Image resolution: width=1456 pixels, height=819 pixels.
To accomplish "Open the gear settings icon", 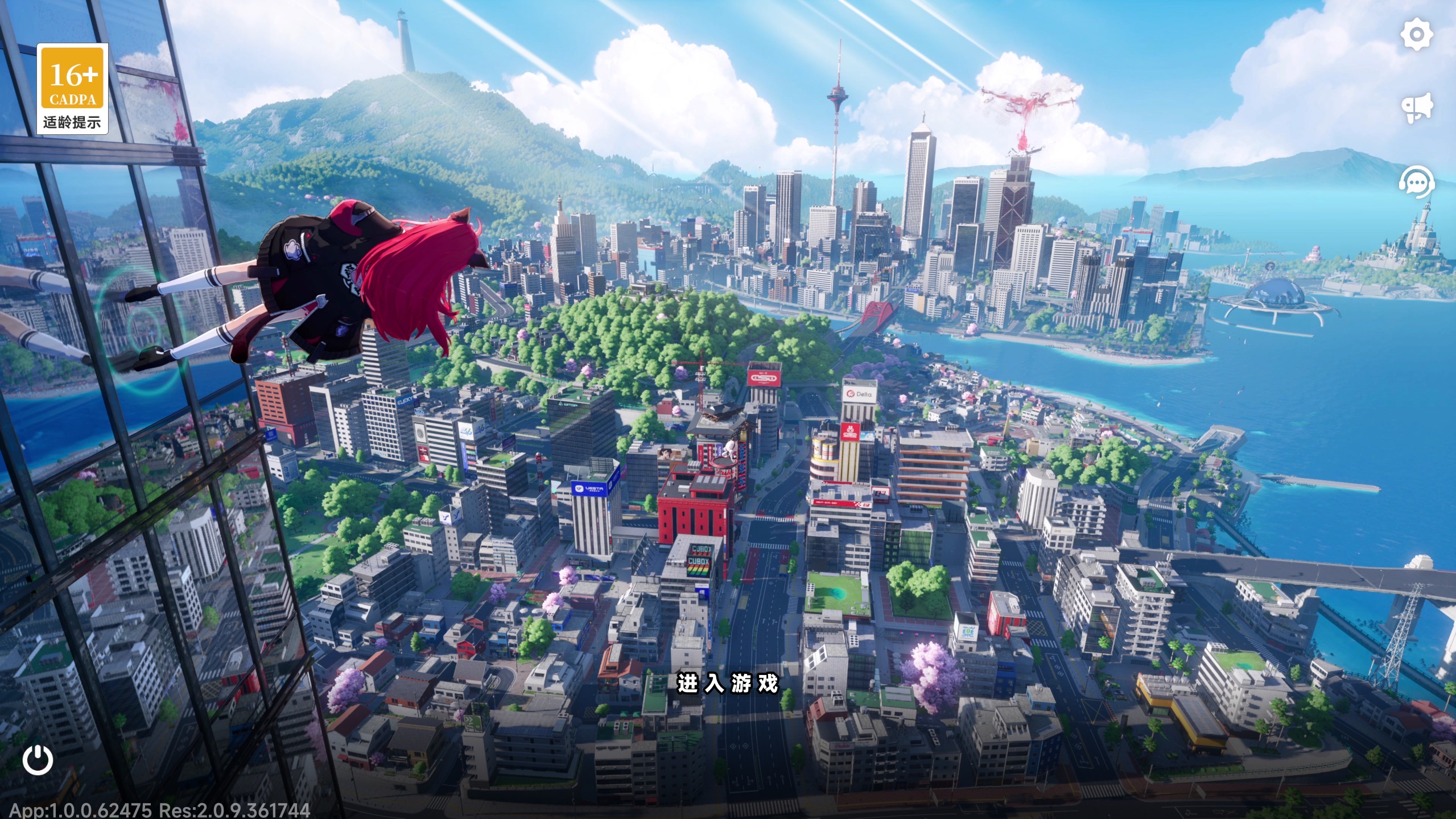I will [x=1416, y=35].
